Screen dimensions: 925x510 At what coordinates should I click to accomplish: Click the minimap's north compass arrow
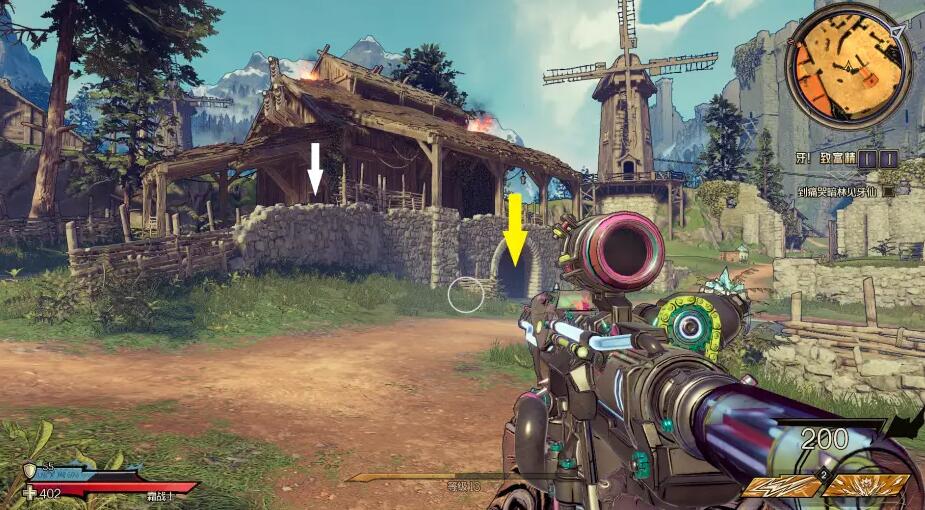[897, 33]
